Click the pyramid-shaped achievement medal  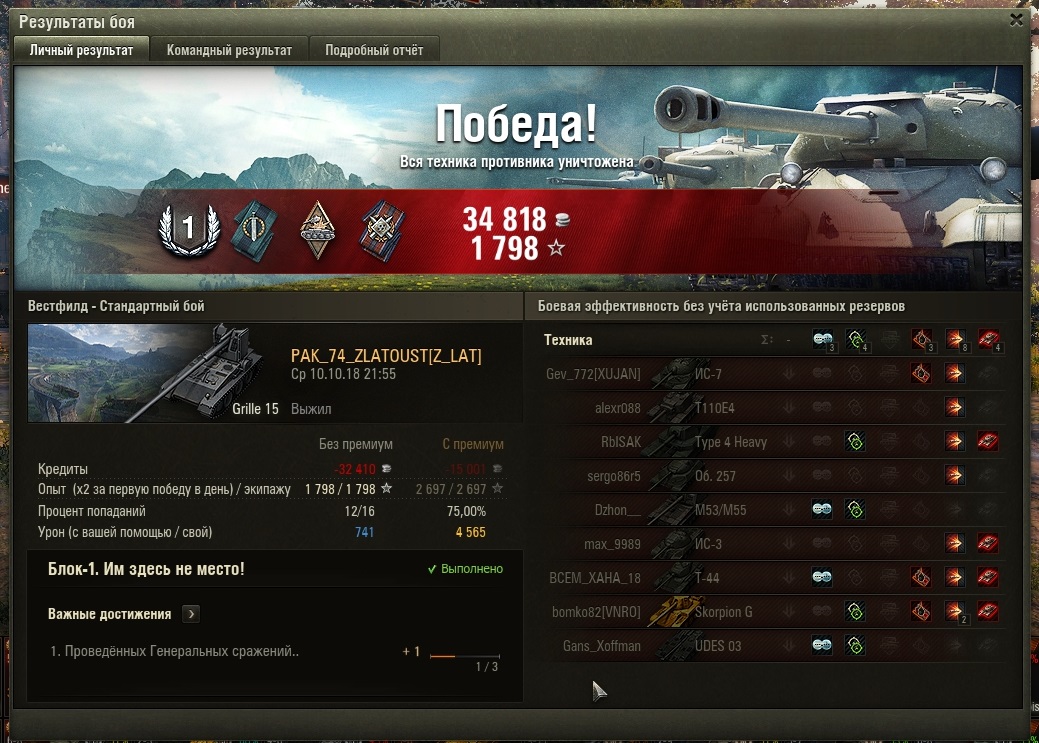(x=318, y=231)
